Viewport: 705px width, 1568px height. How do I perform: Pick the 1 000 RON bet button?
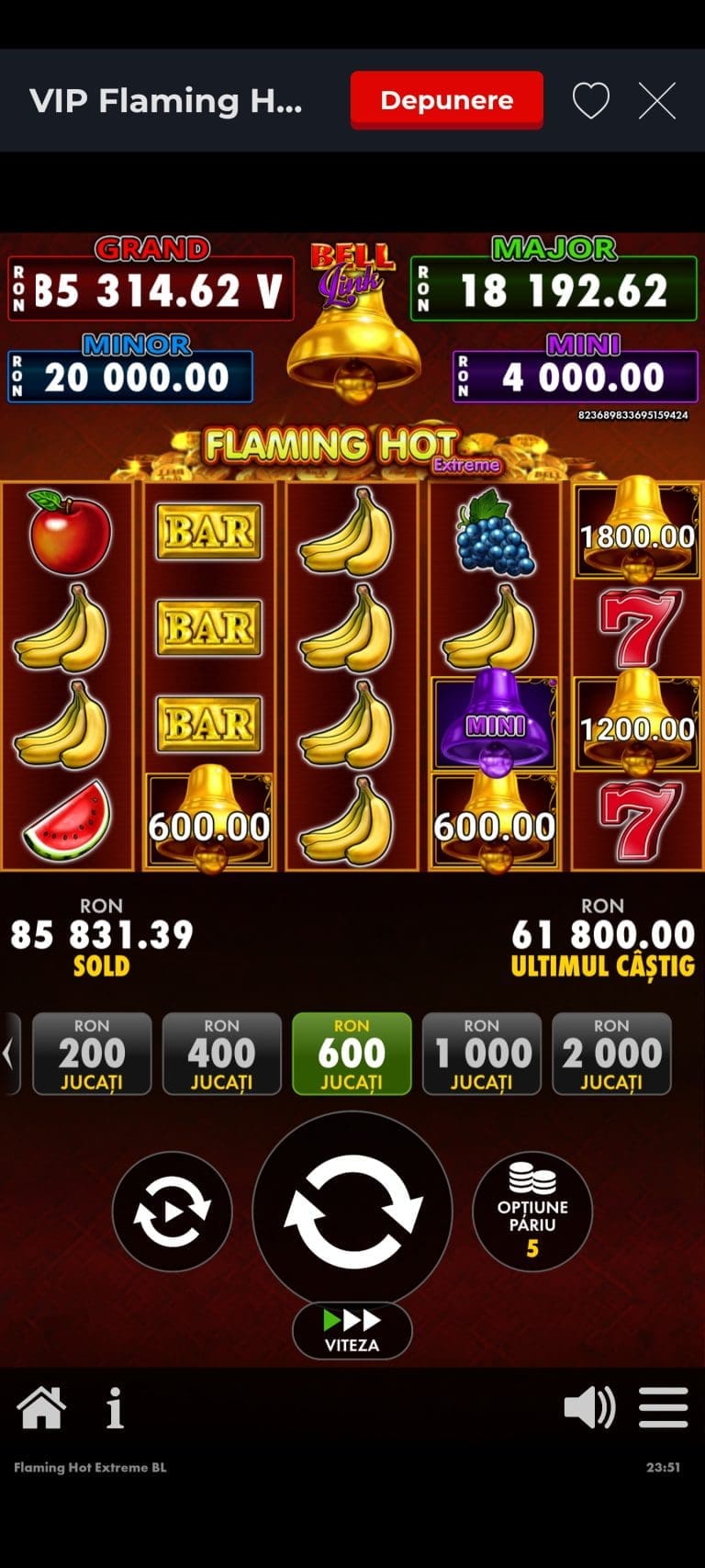(x=481, y=1053)
